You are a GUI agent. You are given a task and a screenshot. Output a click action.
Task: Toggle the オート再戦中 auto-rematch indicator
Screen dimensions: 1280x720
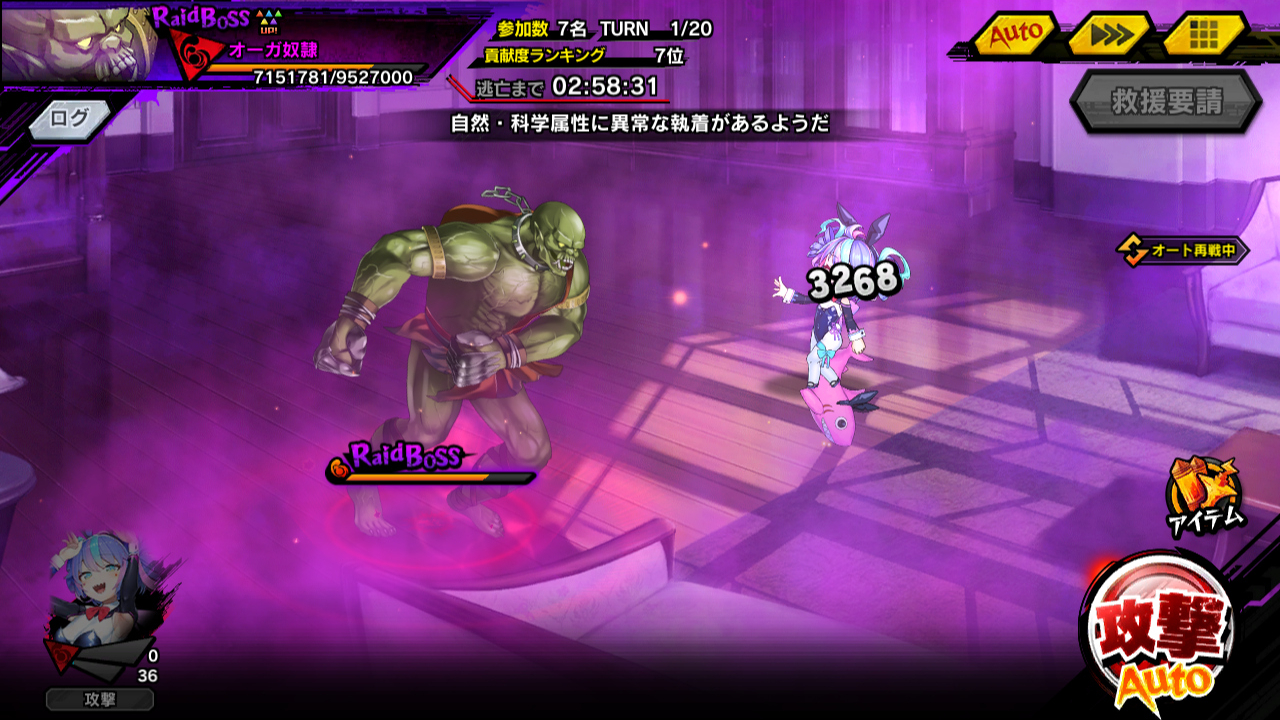click(x=1183, y=250)
